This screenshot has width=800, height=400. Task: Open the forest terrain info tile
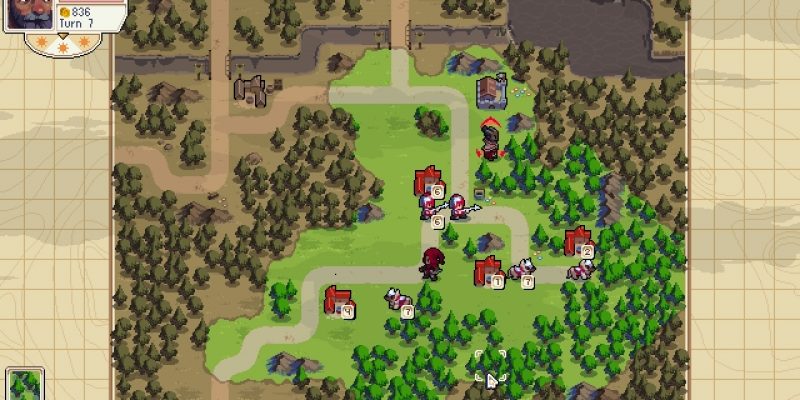tap(24, 385)
